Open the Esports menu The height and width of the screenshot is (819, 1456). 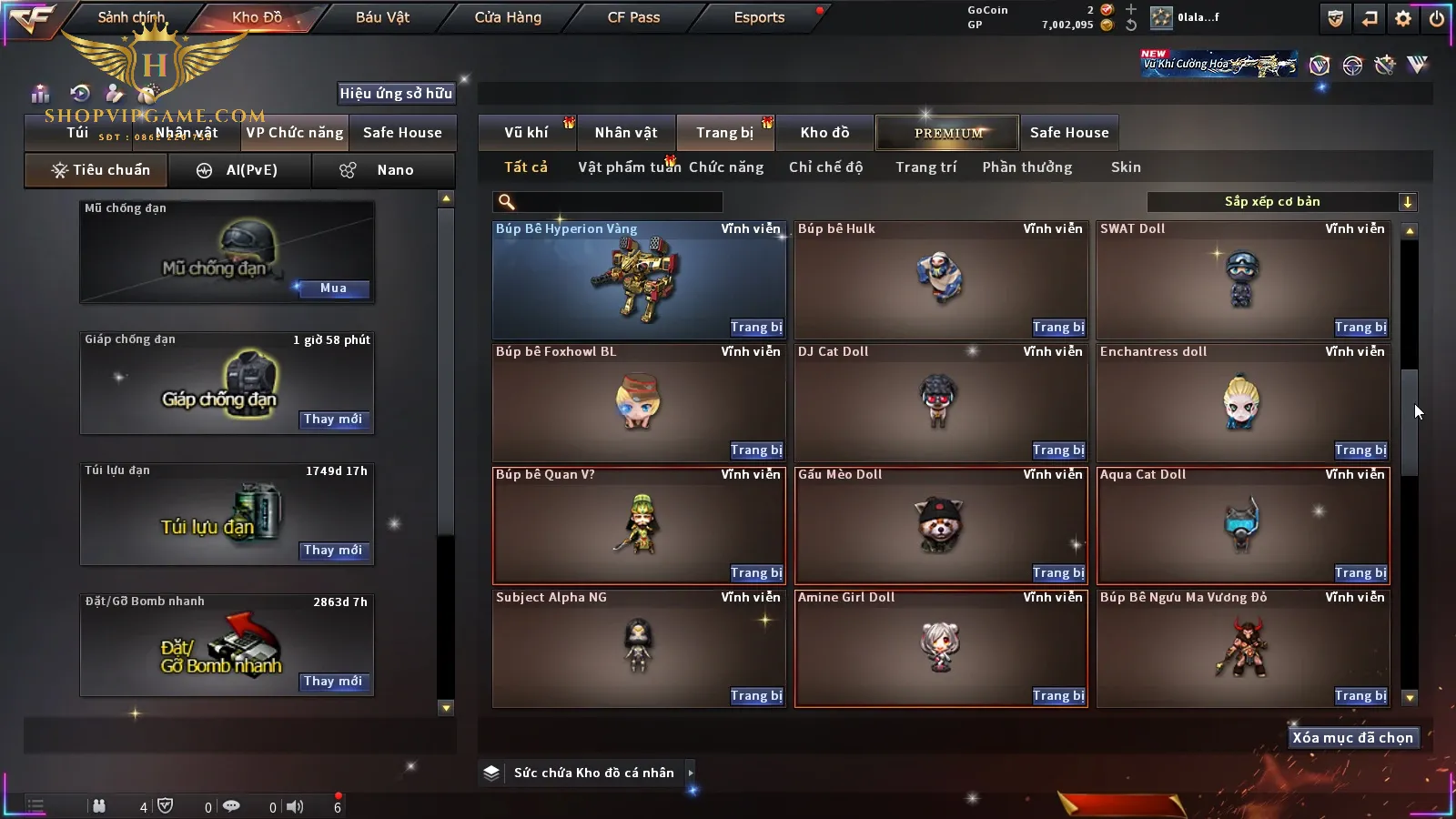(x=759, y=17)
